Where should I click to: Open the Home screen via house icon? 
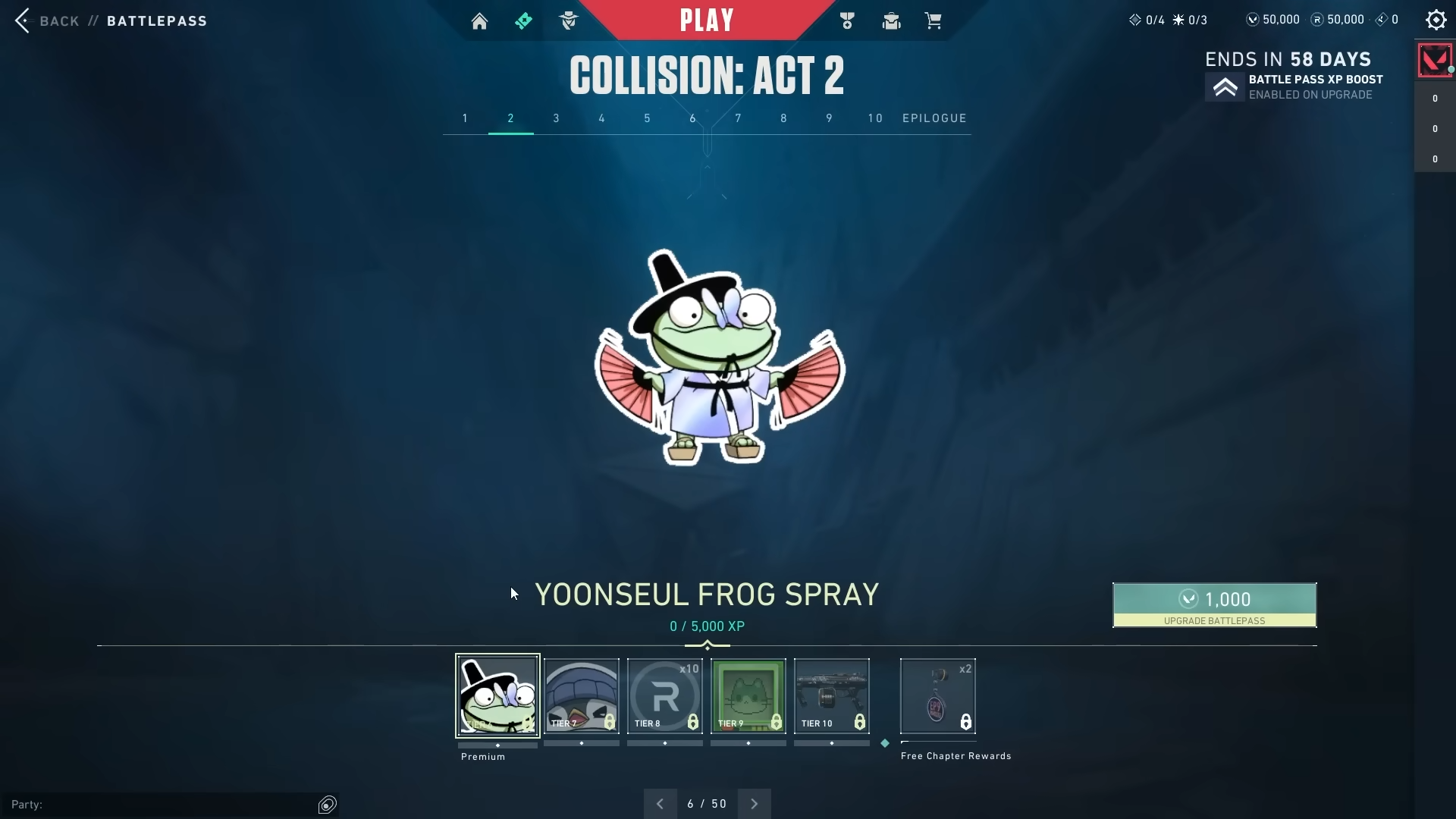click(x=480, y=20)
